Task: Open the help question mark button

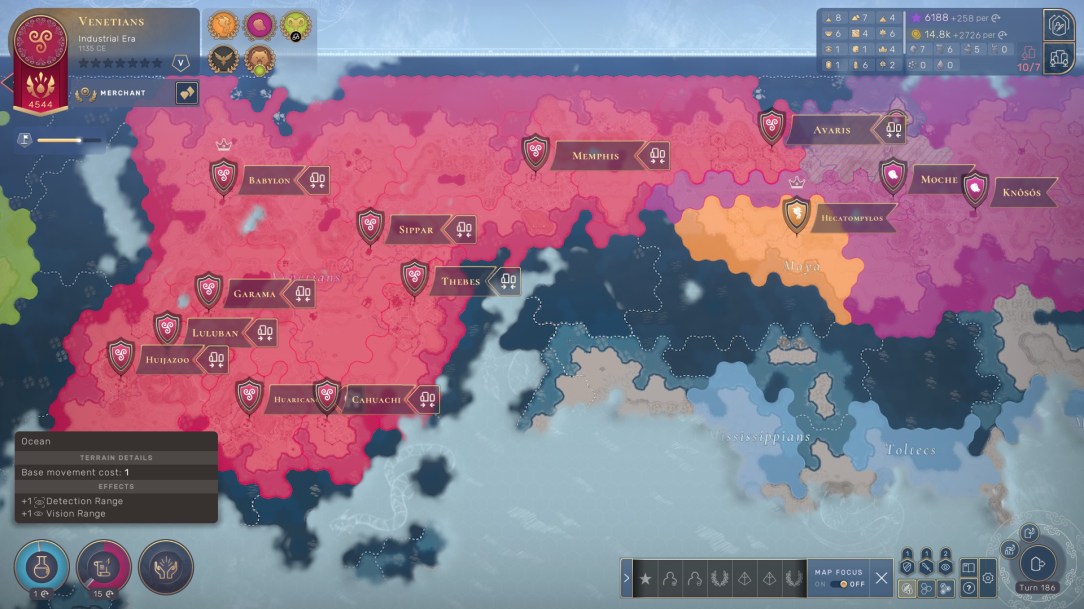Action: (968, 588)
